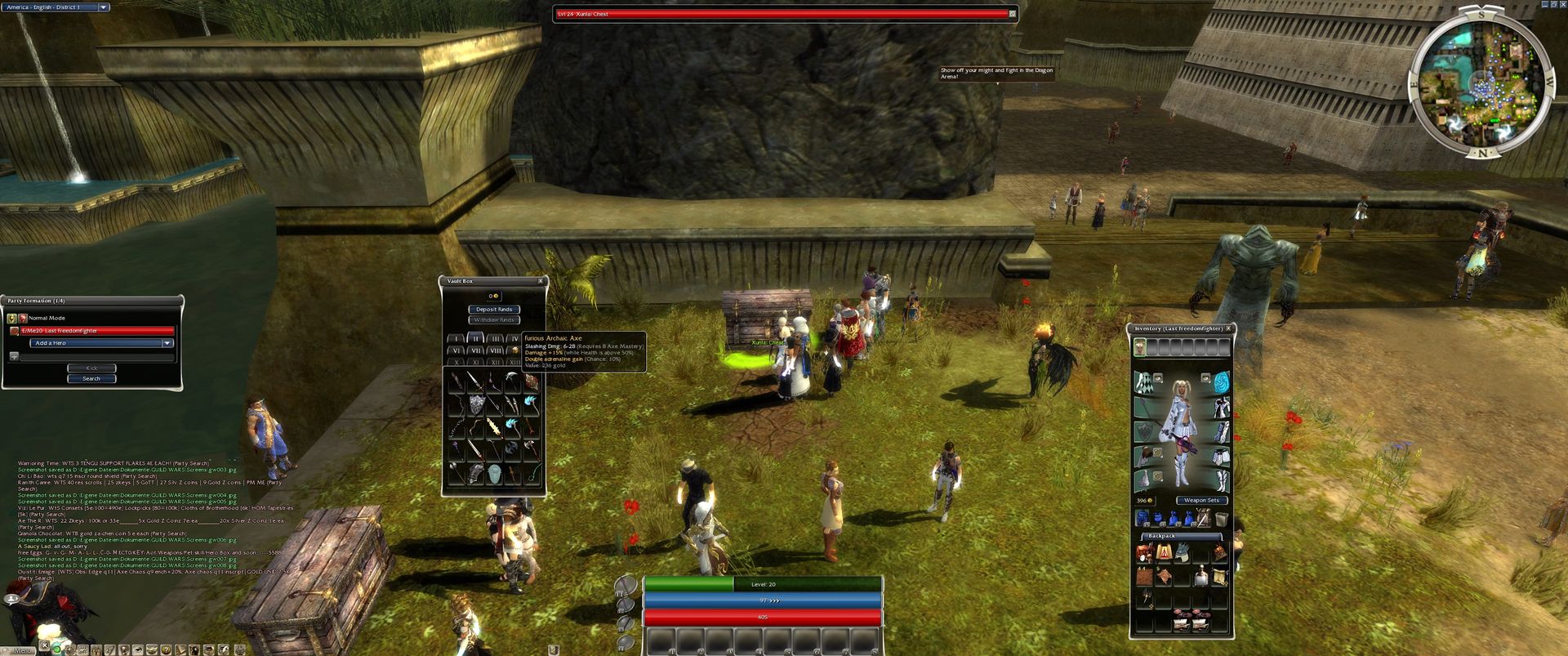Open vault storage tab VII
This screenshot has width=1568, height=656.
pyautogui.click(x=475, y=350)
